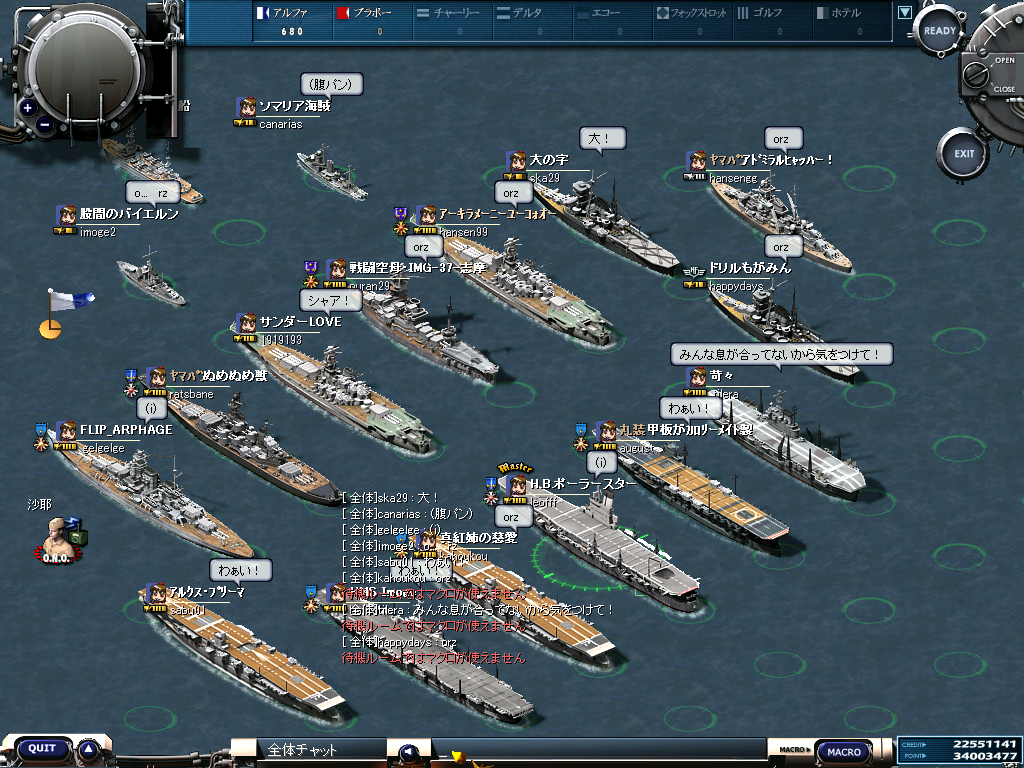Leave the room with the EXIT button
The width and height of the screenshot is (1024, 768).
[x=963, y=154]
